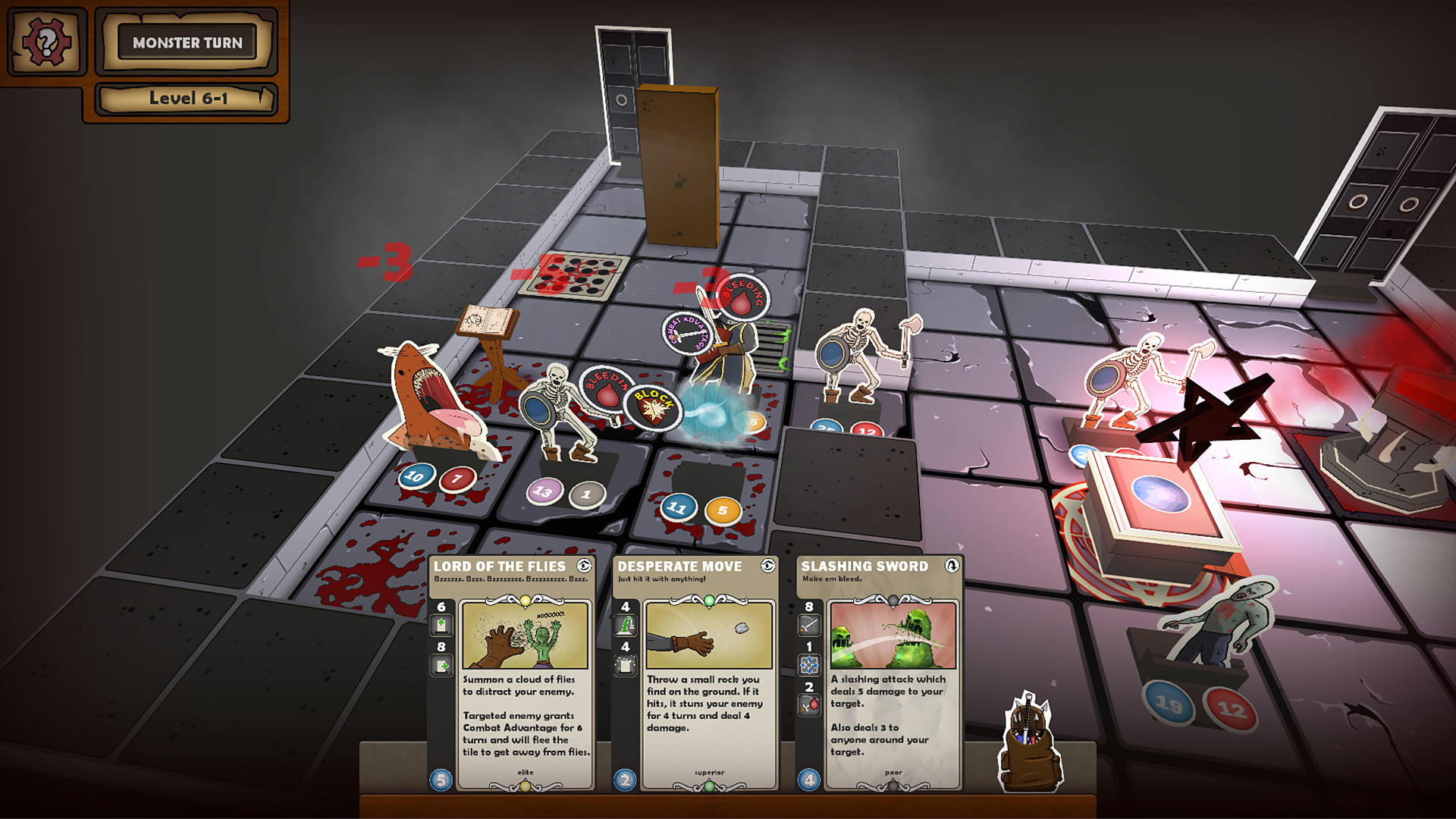Click the rotate icon on Slashing Sword header
This screenshot has width=1456, height=819.
(952, 566)
